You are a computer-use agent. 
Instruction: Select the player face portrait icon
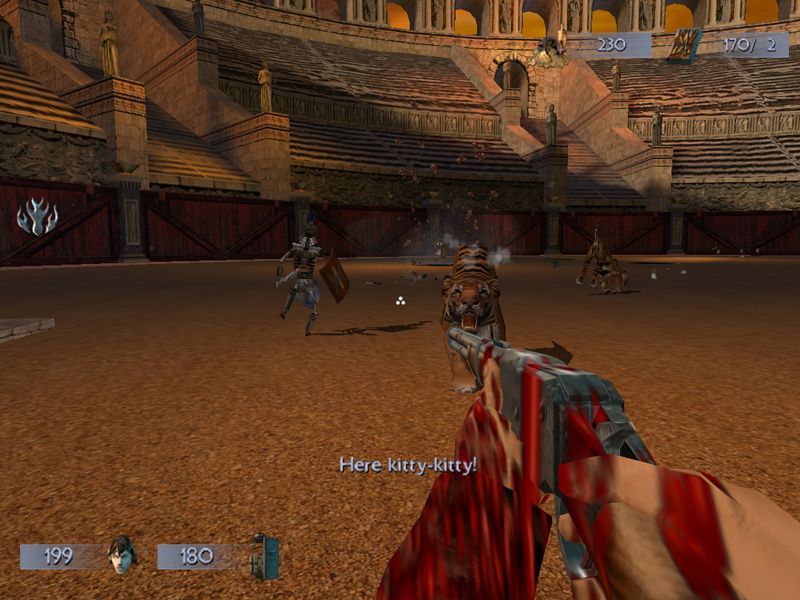coord(121,555)
